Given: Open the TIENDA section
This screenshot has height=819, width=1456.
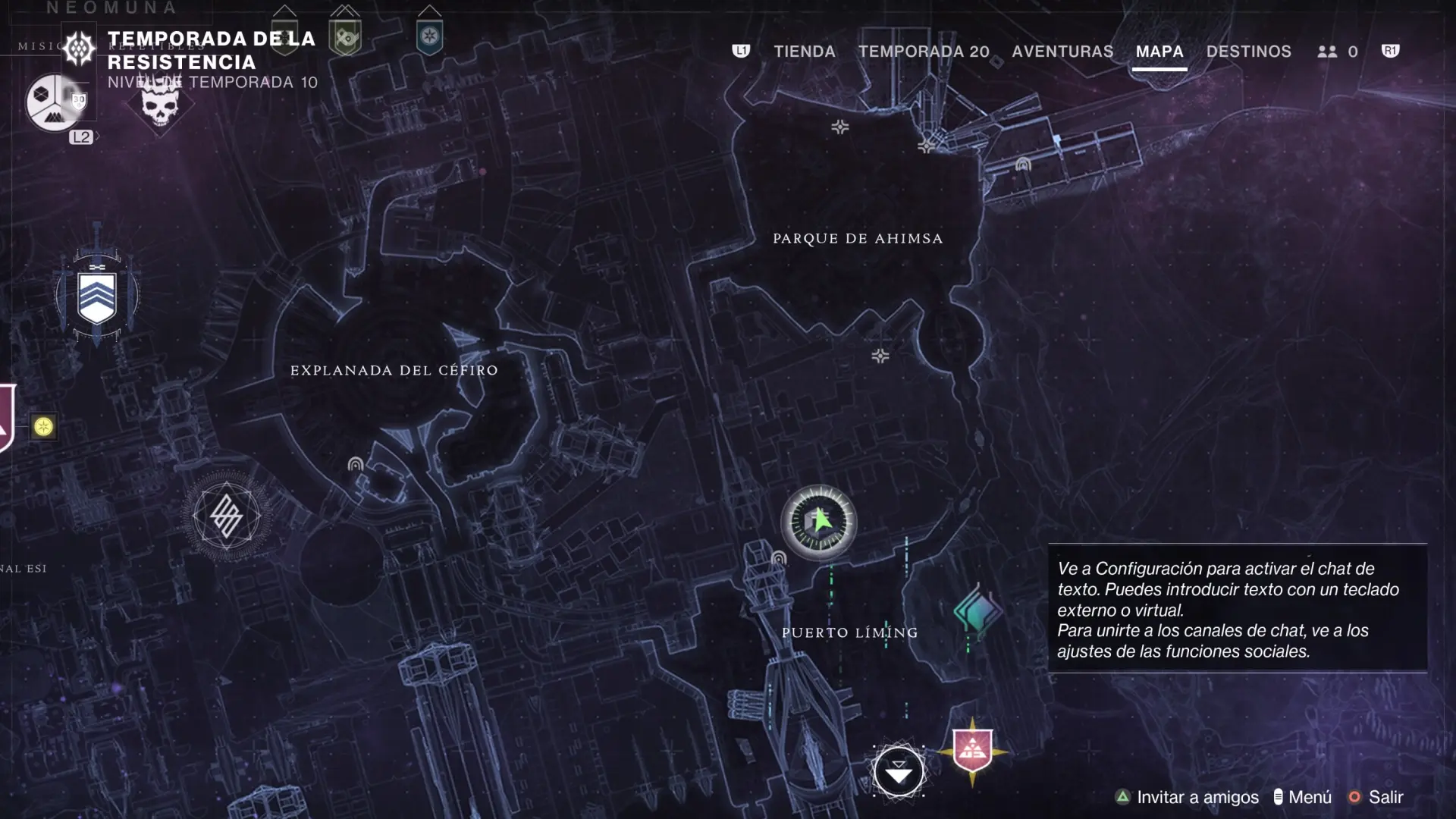Looking at the screenshot, I should click(805, 52).
